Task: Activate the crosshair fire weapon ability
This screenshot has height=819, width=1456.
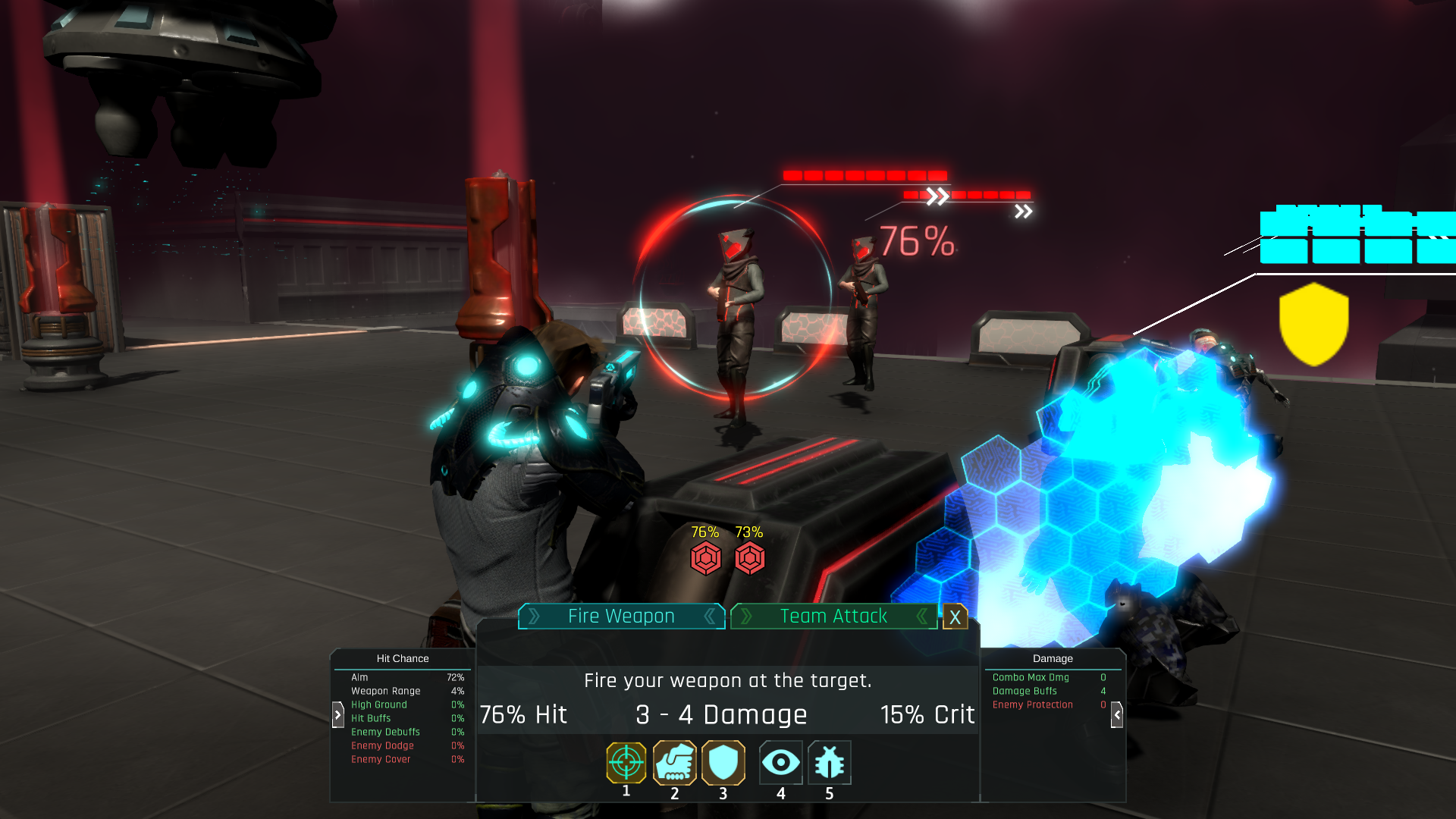Action: pos(626,763)
